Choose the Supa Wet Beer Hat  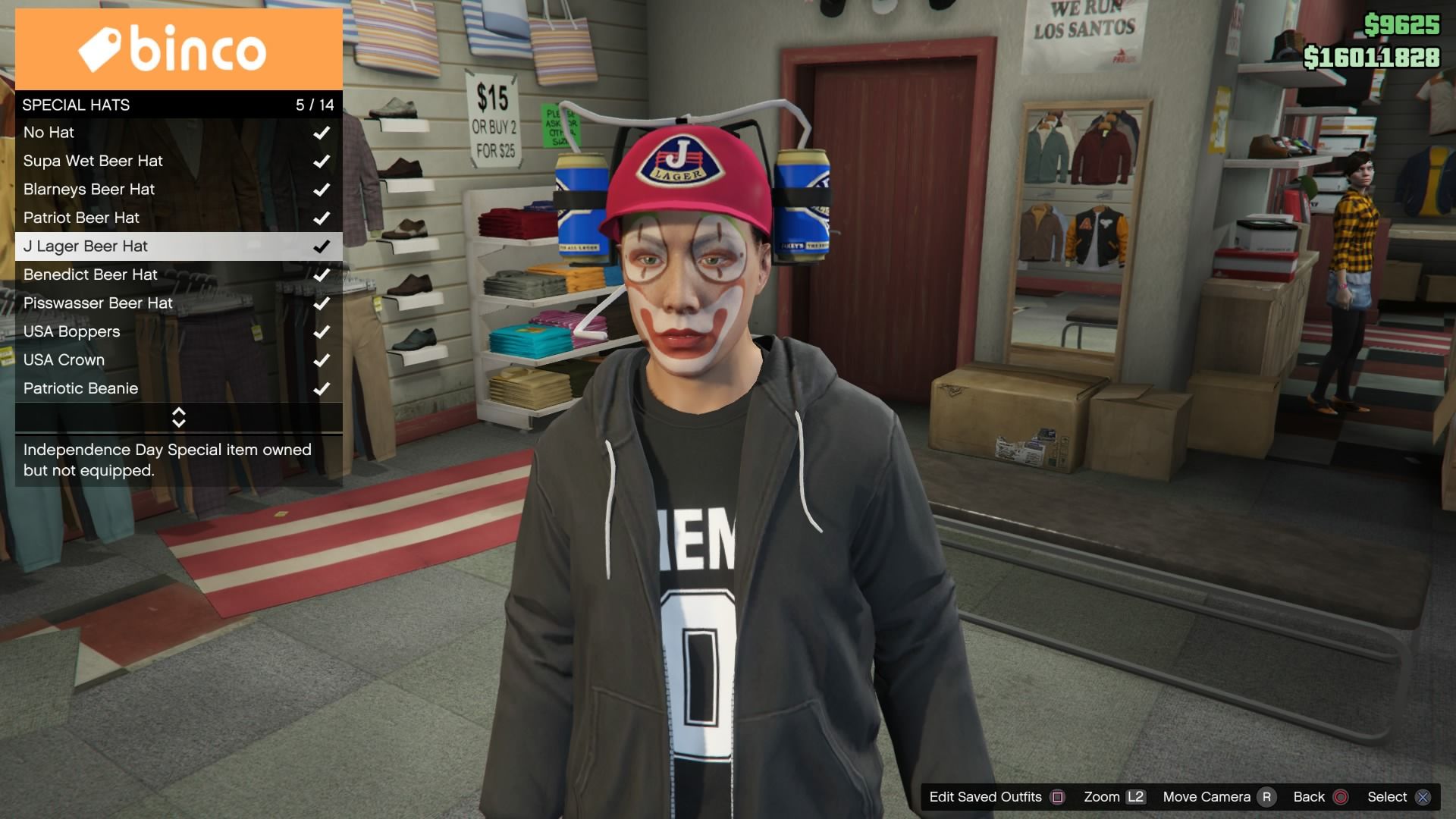[x=178, y=161]
